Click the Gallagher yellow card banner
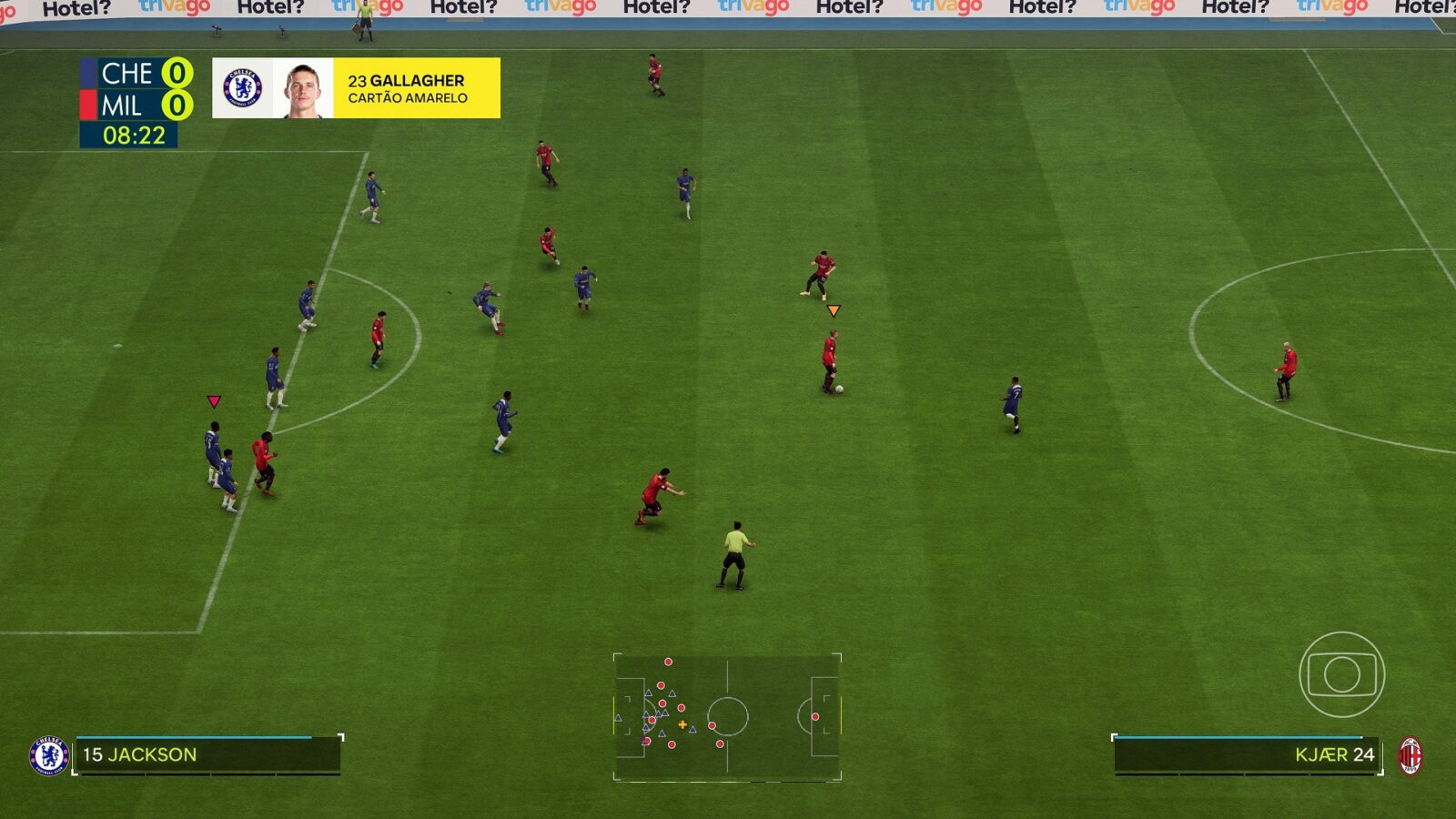The width and height of the screenshot is (1456, 819). [x=356, y=88]
